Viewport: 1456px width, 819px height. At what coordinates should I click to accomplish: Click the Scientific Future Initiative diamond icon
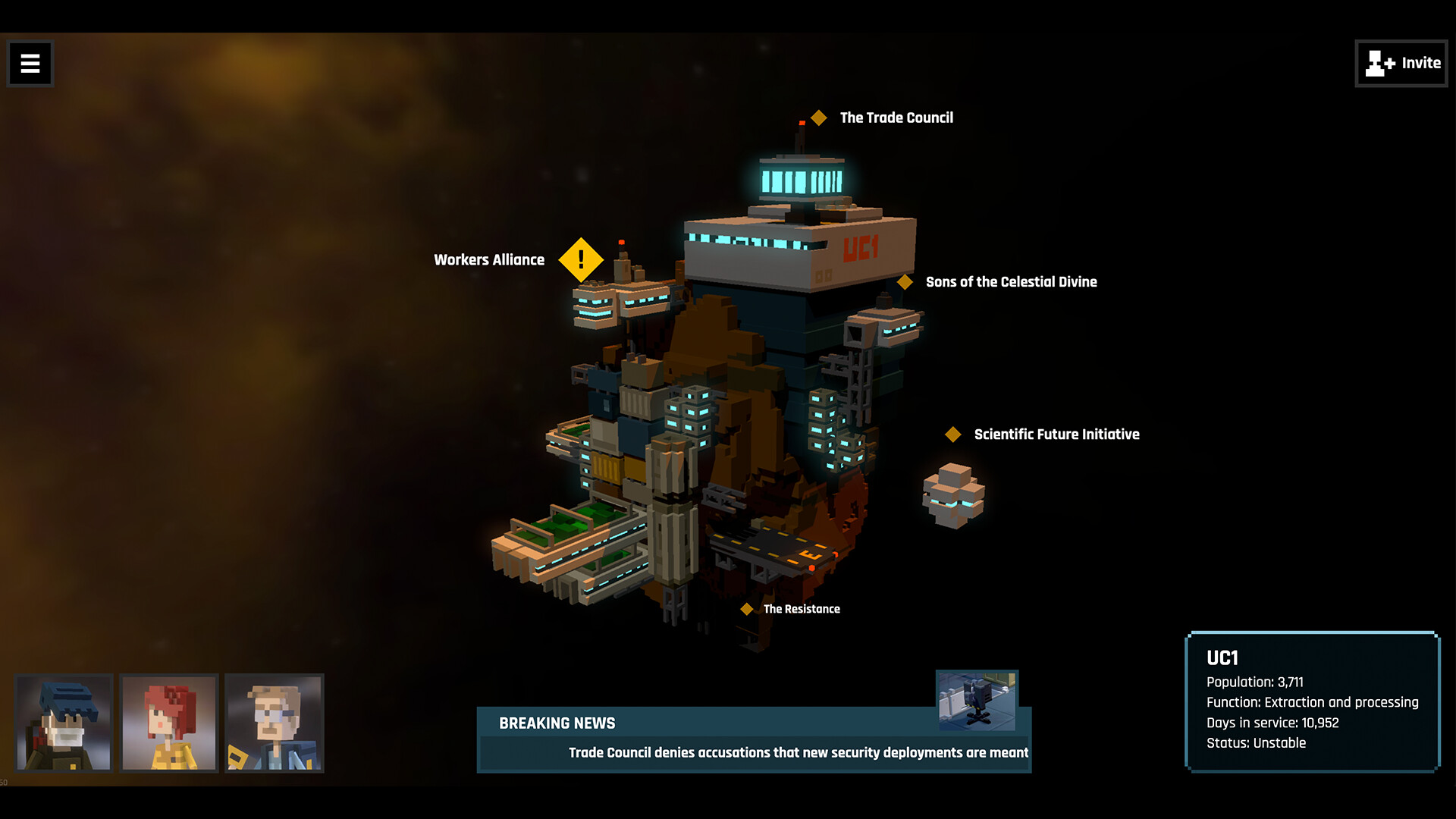click(952, 434)
